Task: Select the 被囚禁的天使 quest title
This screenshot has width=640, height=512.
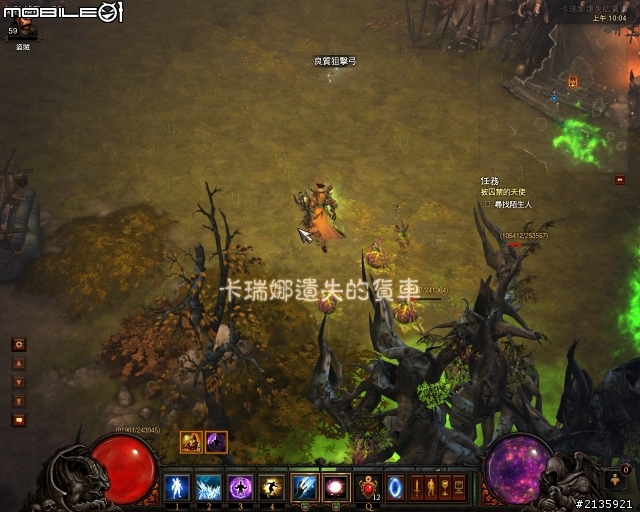Action: coord(503,192)
